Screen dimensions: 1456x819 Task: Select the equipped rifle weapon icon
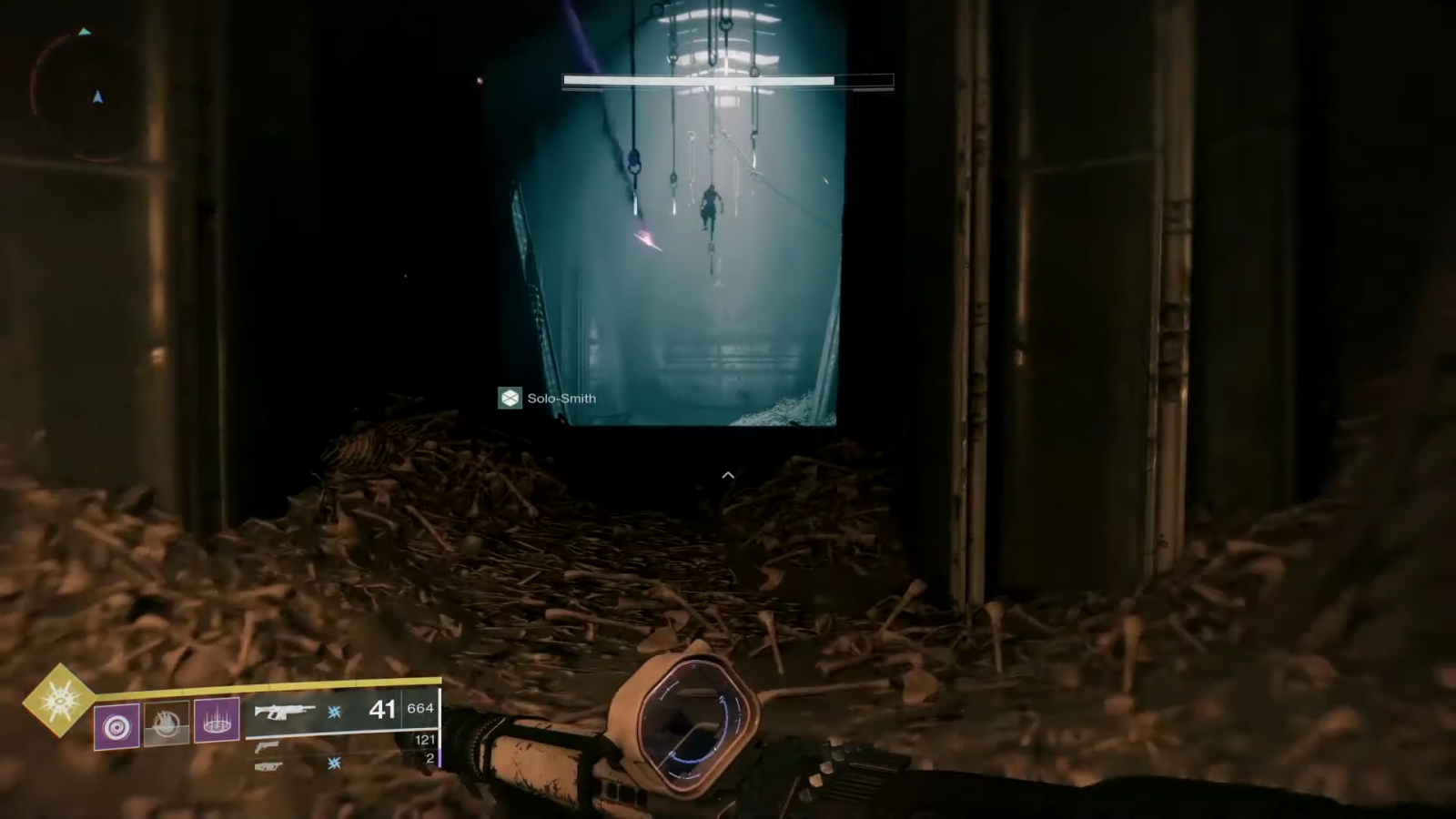[284, 711]
